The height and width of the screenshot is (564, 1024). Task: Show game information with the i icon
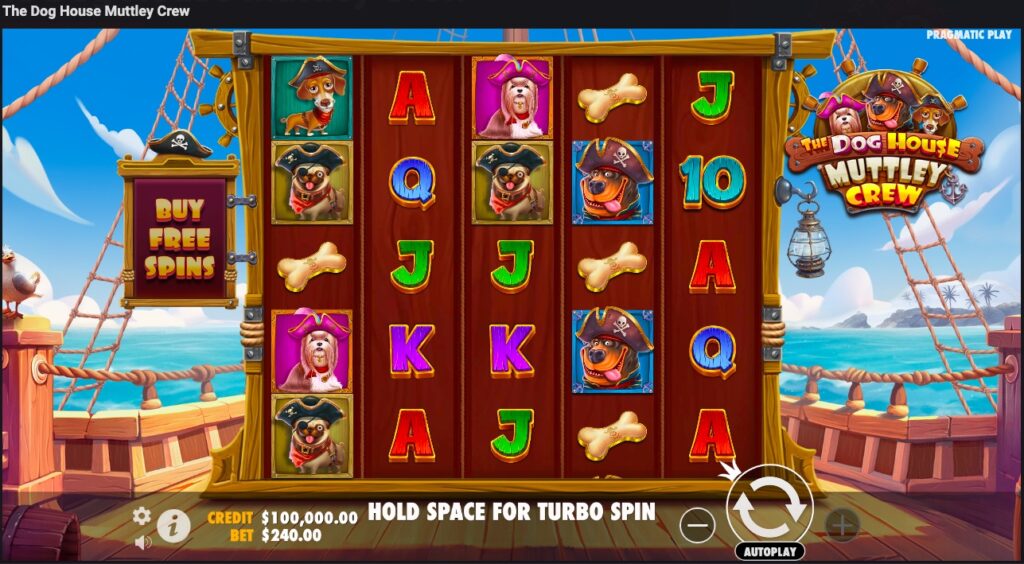click(x=174, y=524)
